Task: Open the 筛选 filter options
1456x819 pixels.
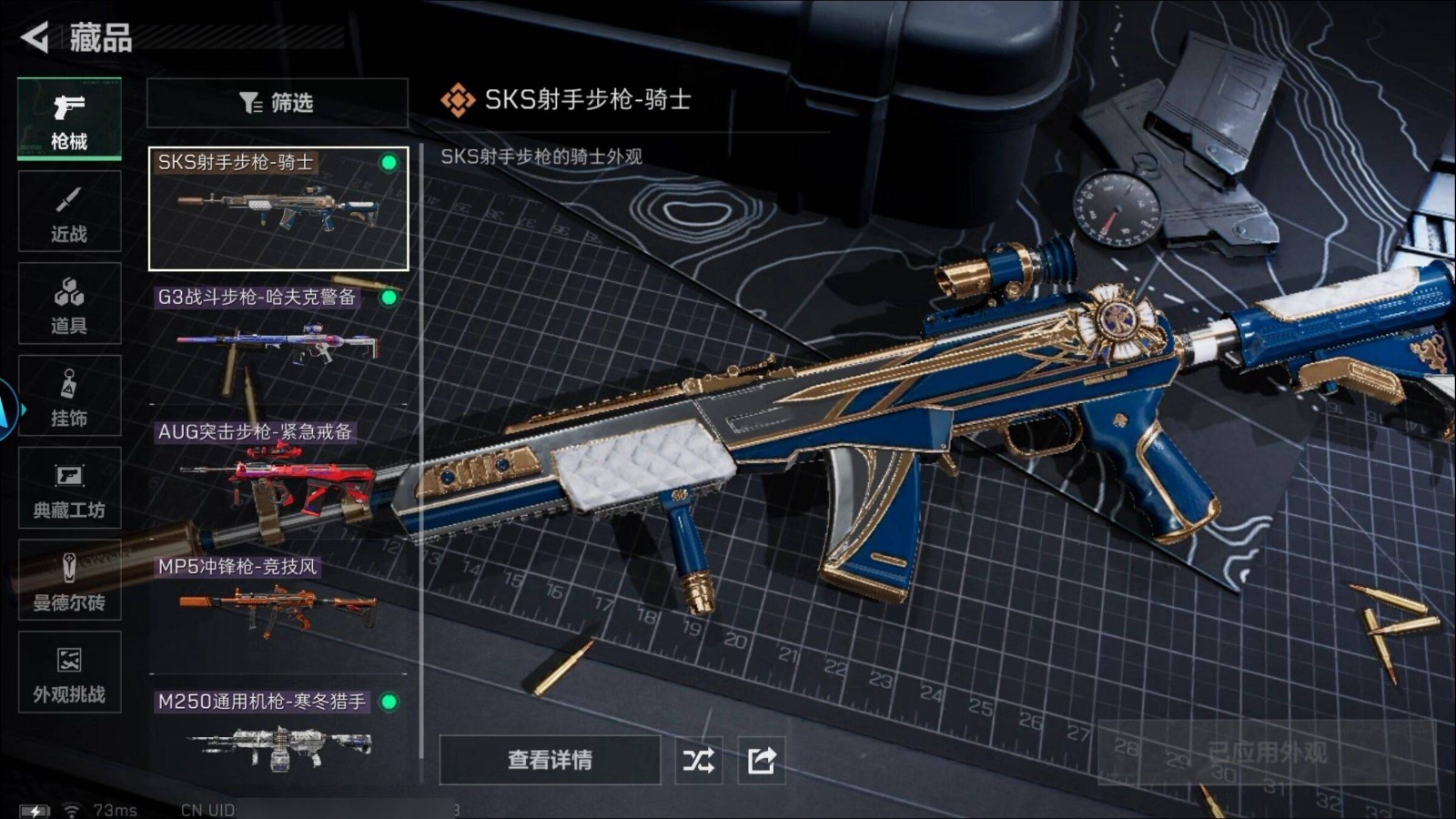Action: (x=277, y=103)
